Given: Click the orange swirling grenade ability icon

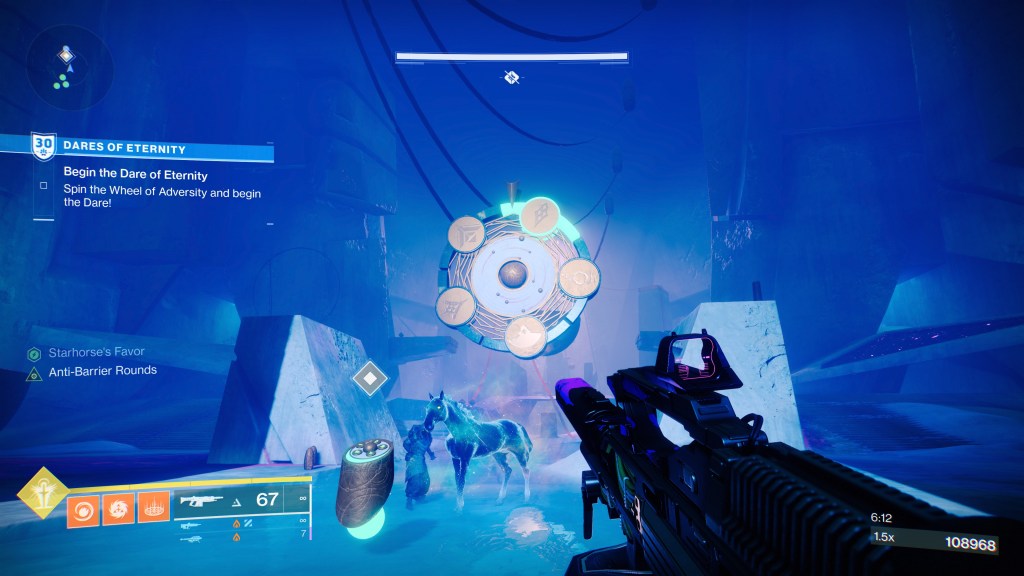Looking at the screenshot, I should coord(83,508).
